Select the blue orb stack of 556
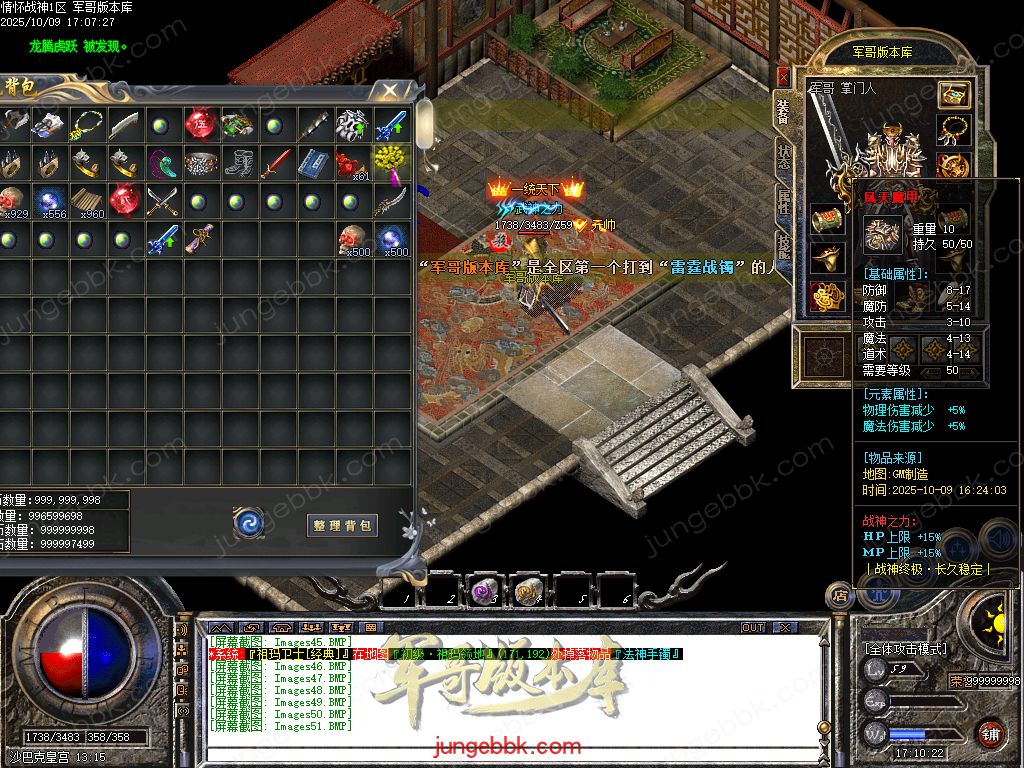This screenshot has width=1024, height=768. 50,200
